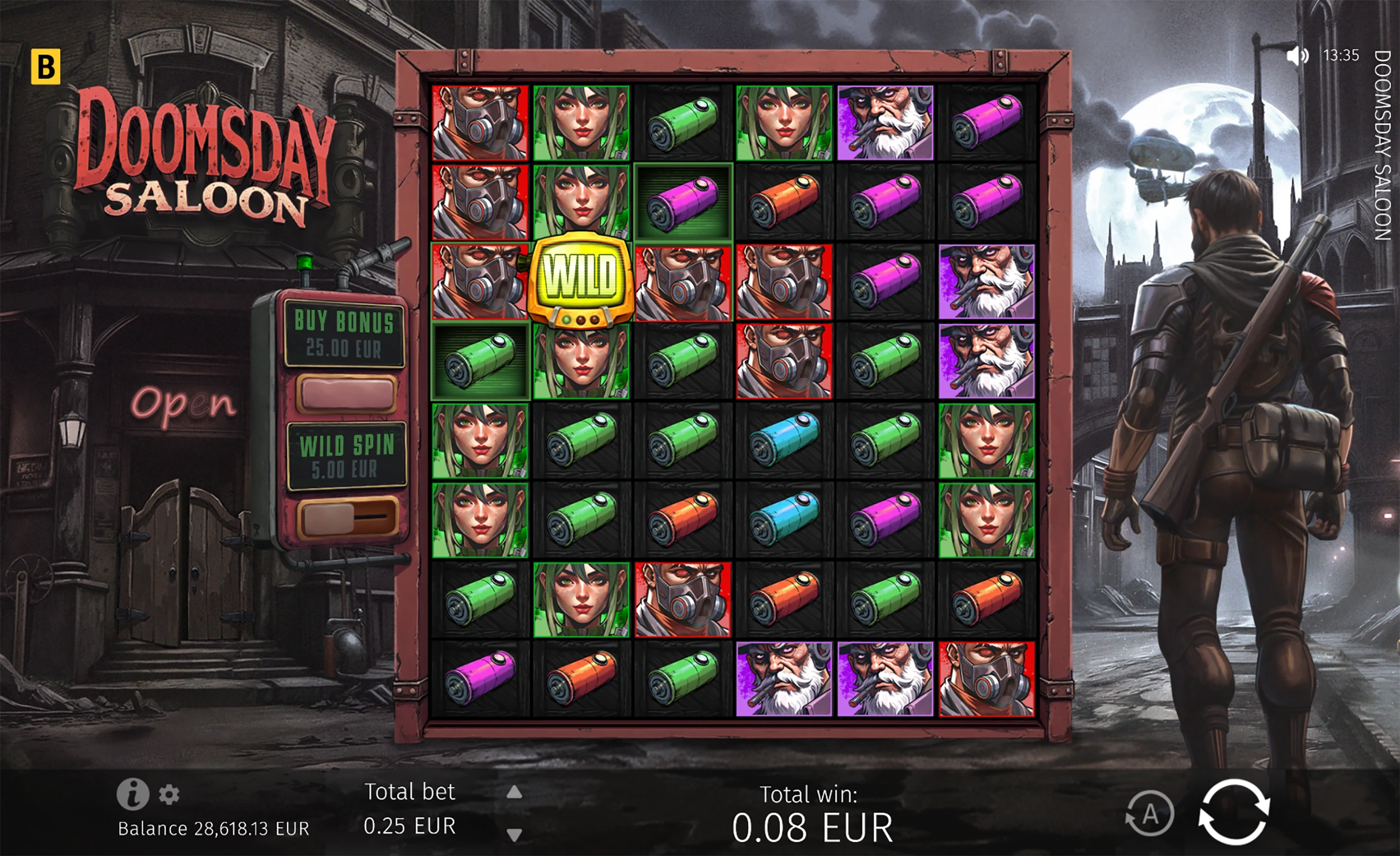Open the settings gear menu

point(169,795)
